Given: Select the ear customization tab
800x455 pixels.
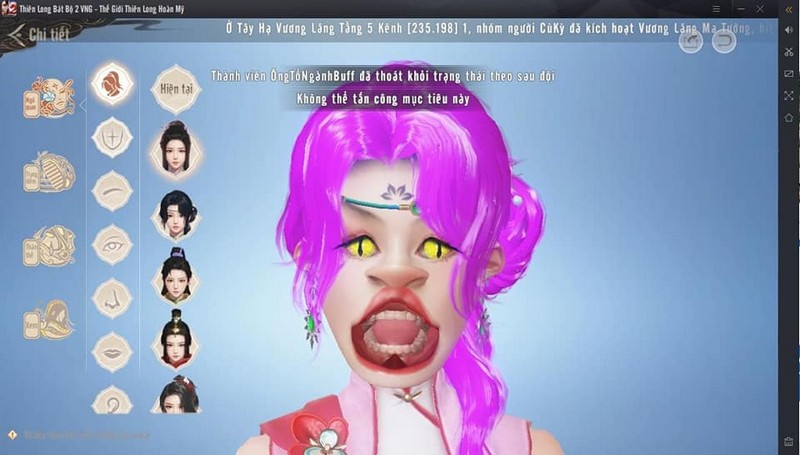Looking at the screenshot, I should coord(113,402).
